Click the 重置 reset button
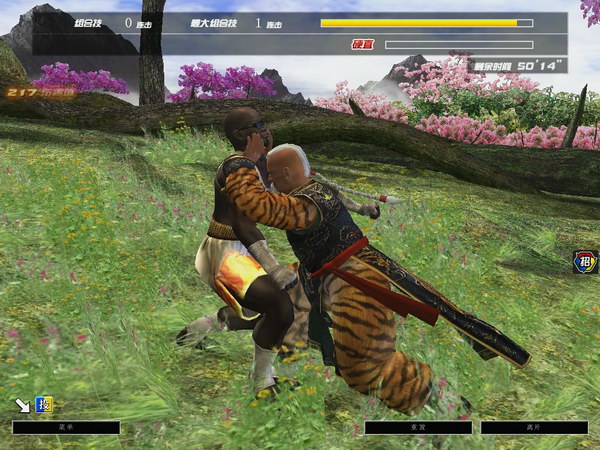This screenshot has width=600, height=450. pyautogui.click(x=418, y=427)
